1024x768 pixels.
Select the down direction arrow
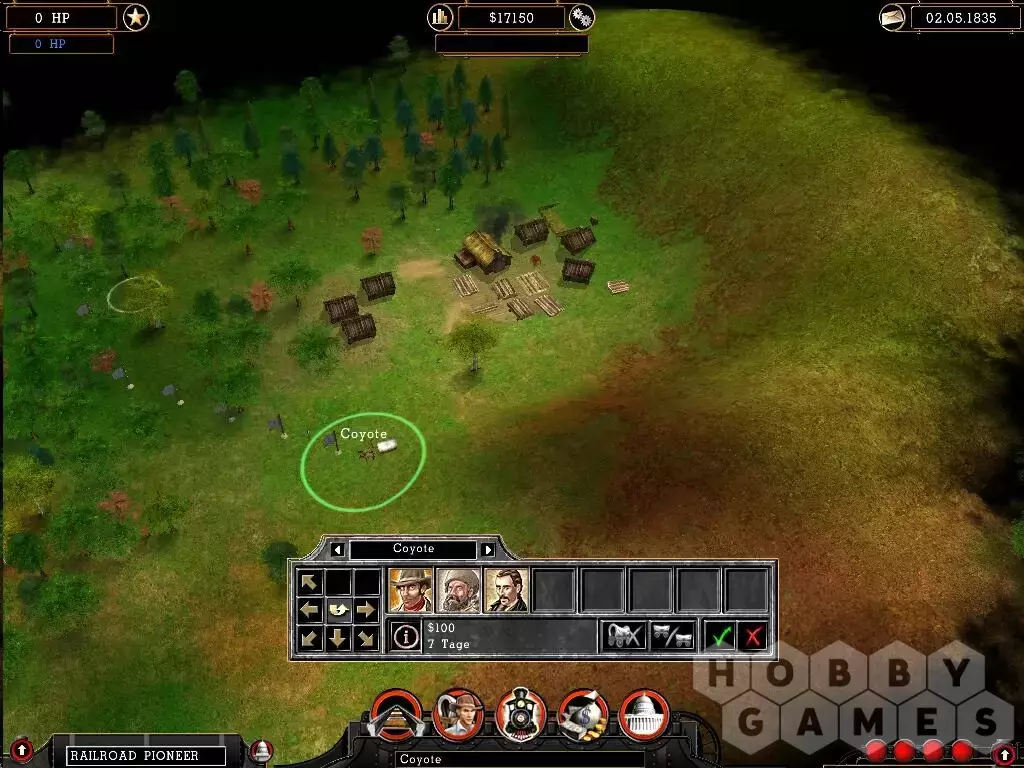[x=338, y=638]
